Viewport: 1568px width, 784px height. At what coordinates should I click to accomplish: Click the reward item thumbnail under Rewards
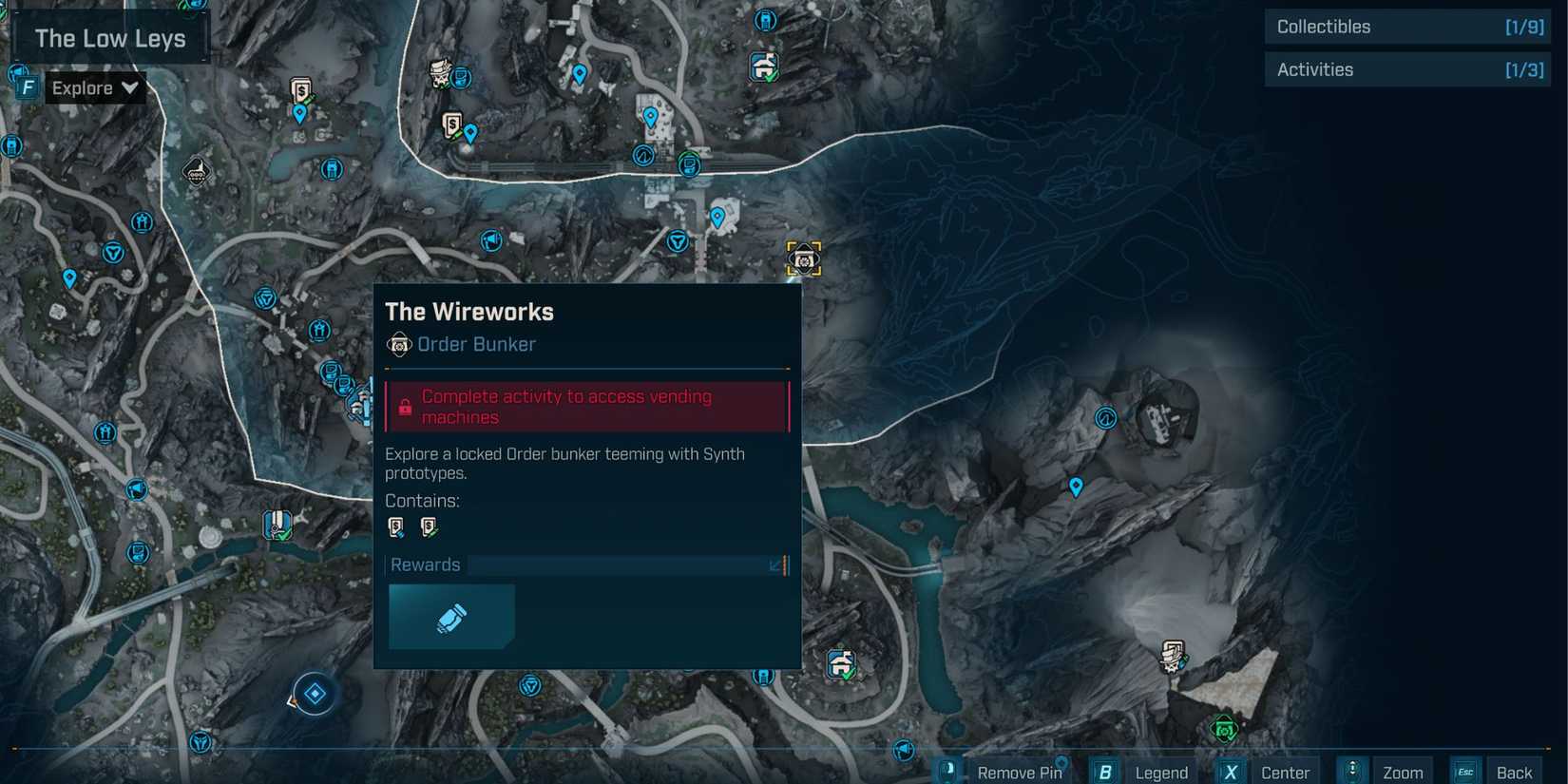click(x=451, y=616)
